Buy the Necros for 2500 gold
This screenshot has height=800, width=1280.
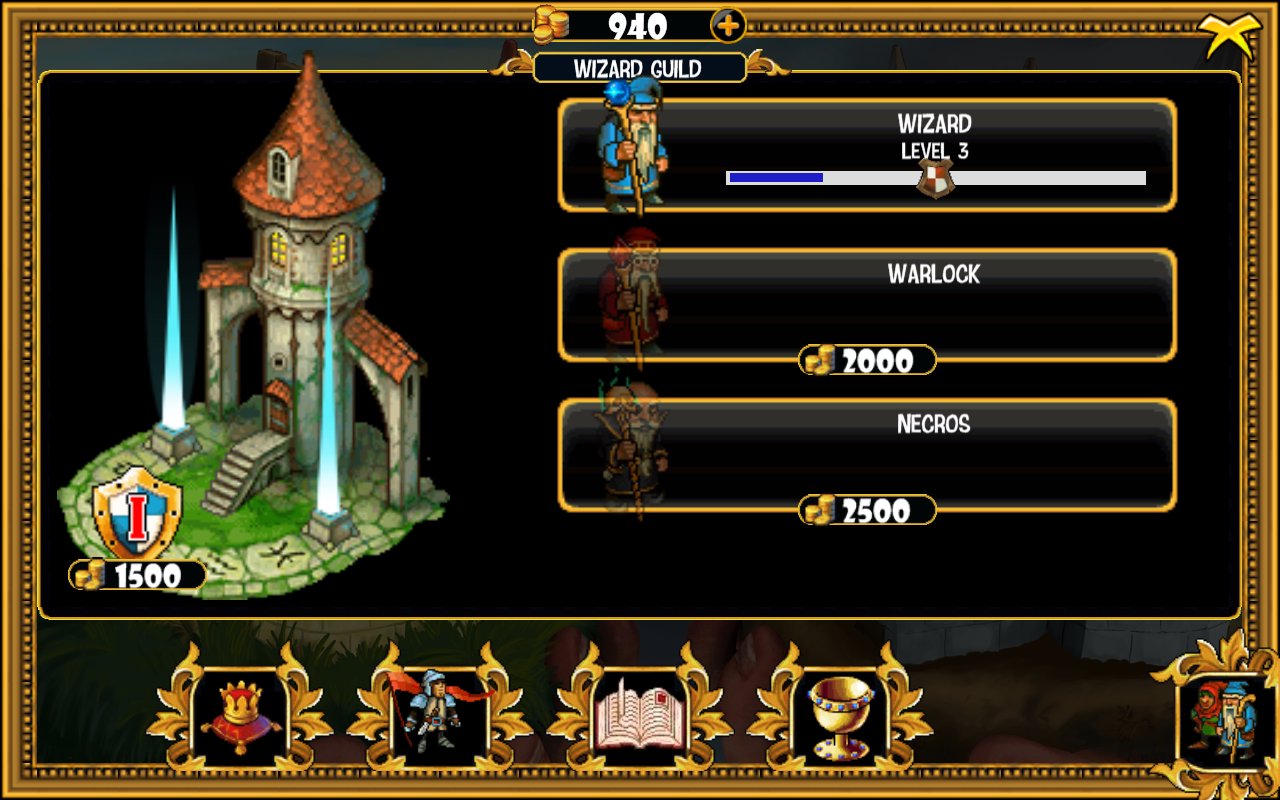coord(868,510)
